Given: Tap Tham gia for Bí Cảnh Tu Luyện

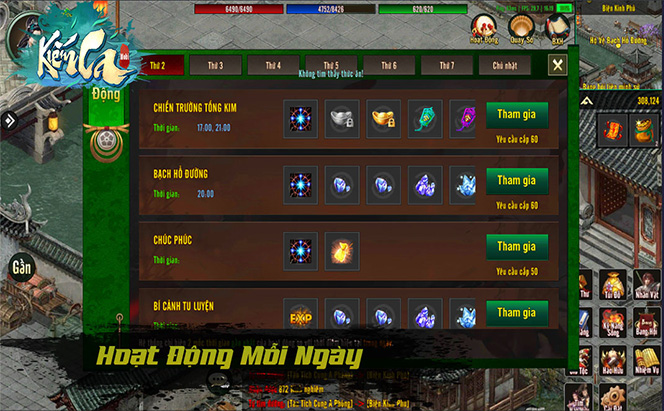Looking at the screenshot, I should pos(517,313).
